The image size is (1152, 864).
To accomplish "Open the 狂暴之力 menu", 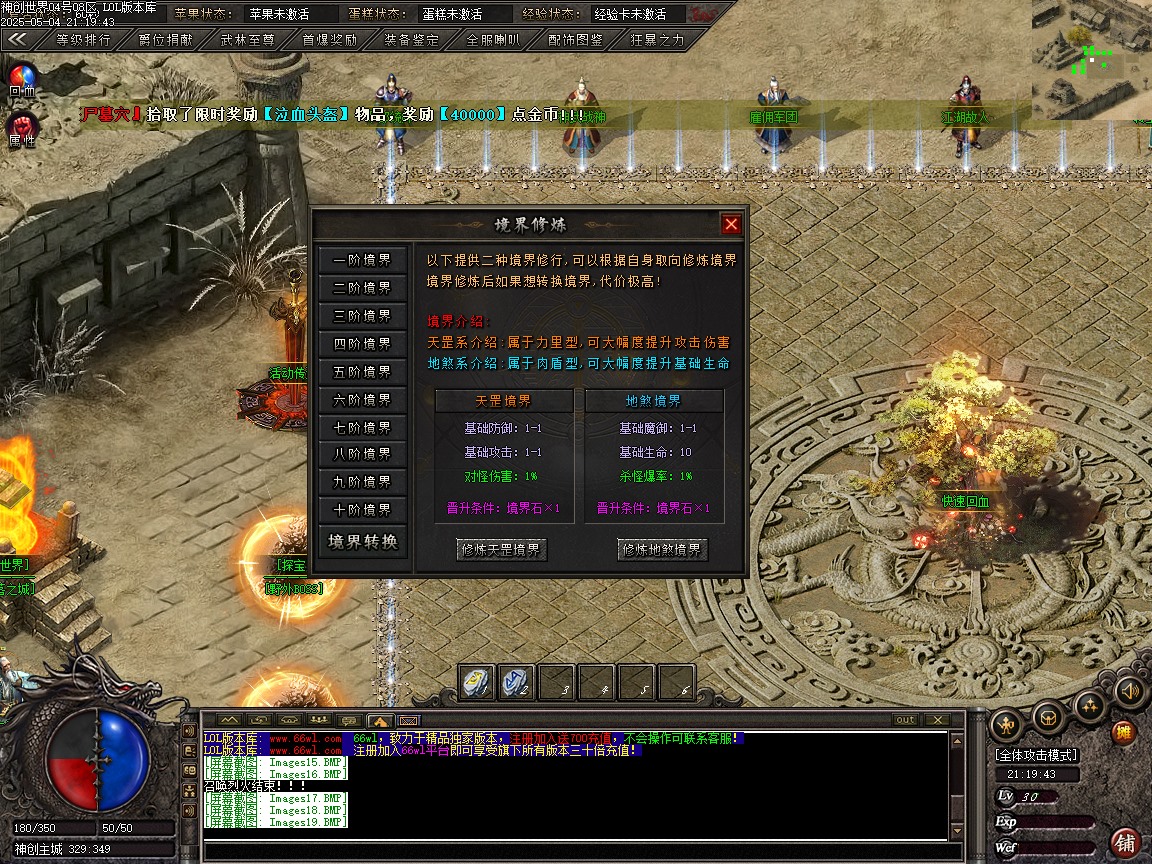I will (657, 40).
